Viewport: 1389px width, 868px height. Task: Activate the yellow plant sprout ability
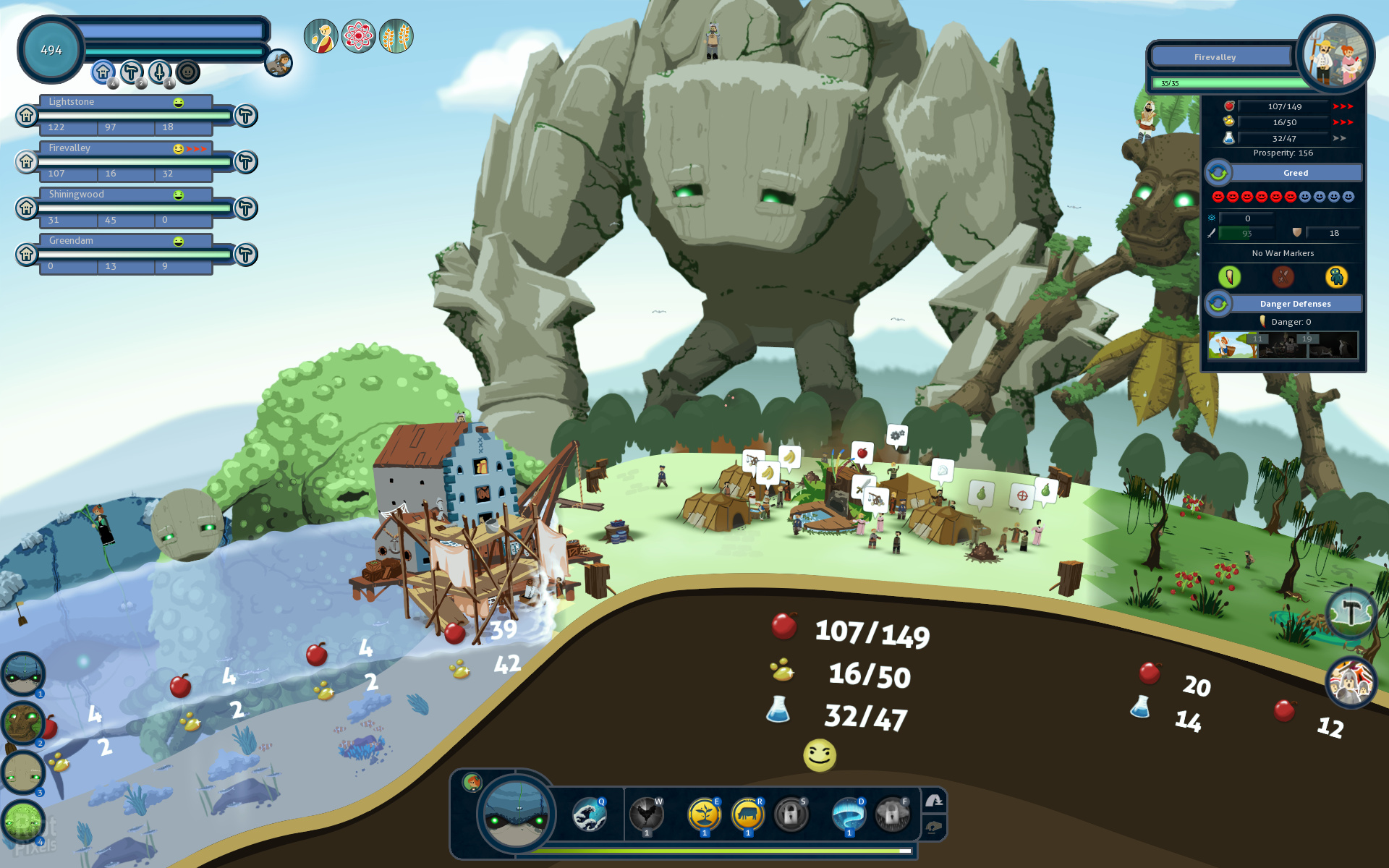click(x=704, y=815)
